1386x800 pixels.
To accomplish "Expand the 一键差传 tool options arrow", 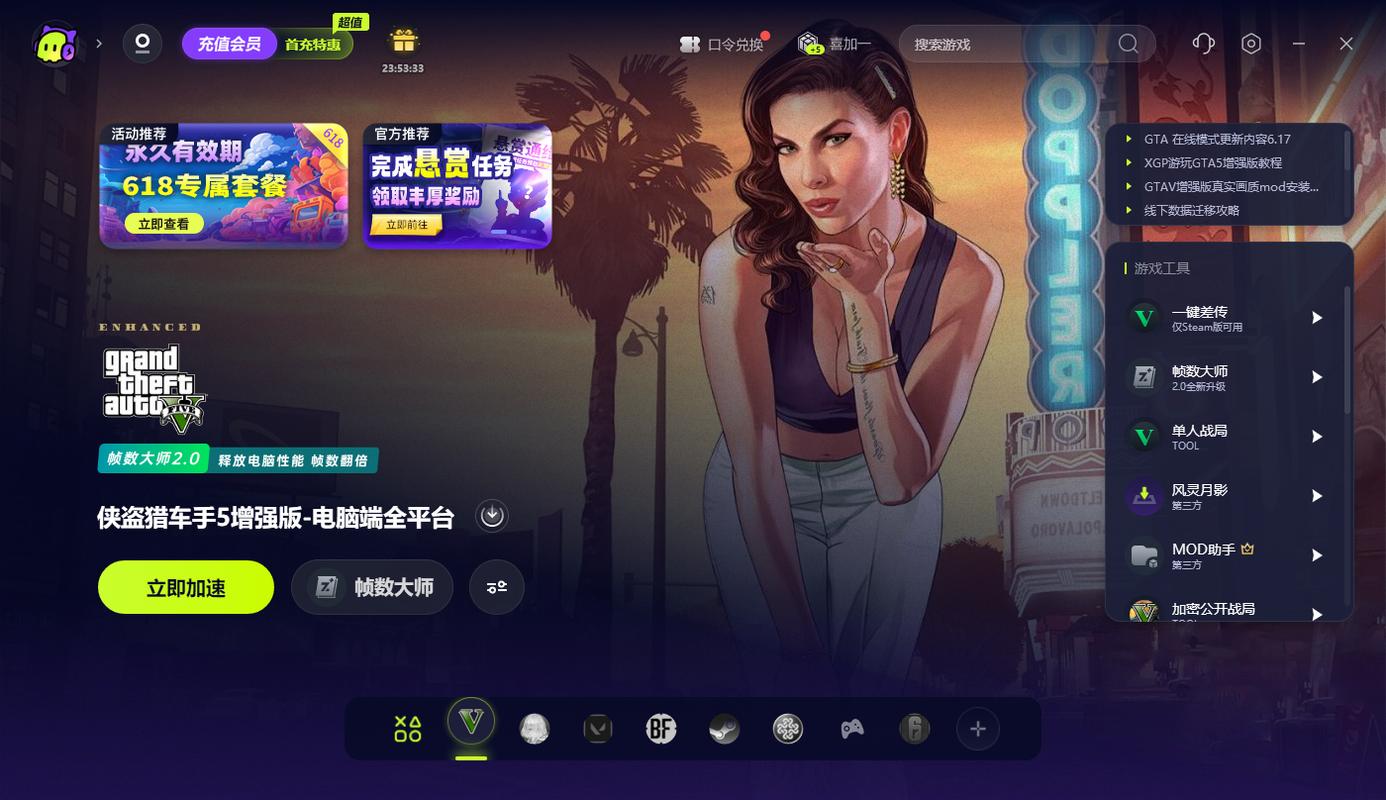I will tap(1317, 316).
